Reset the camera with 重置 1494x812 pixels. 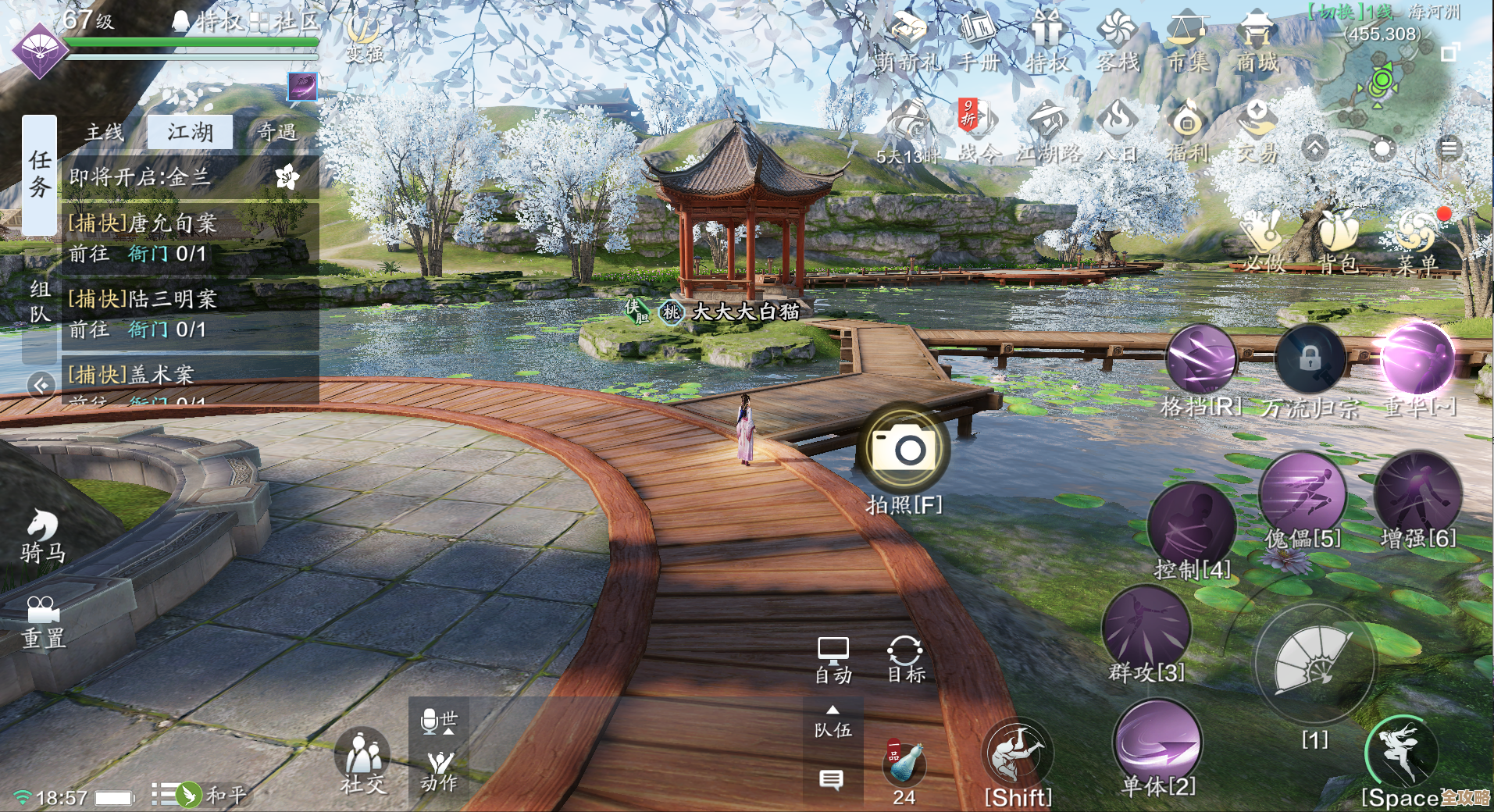point(43,622)
